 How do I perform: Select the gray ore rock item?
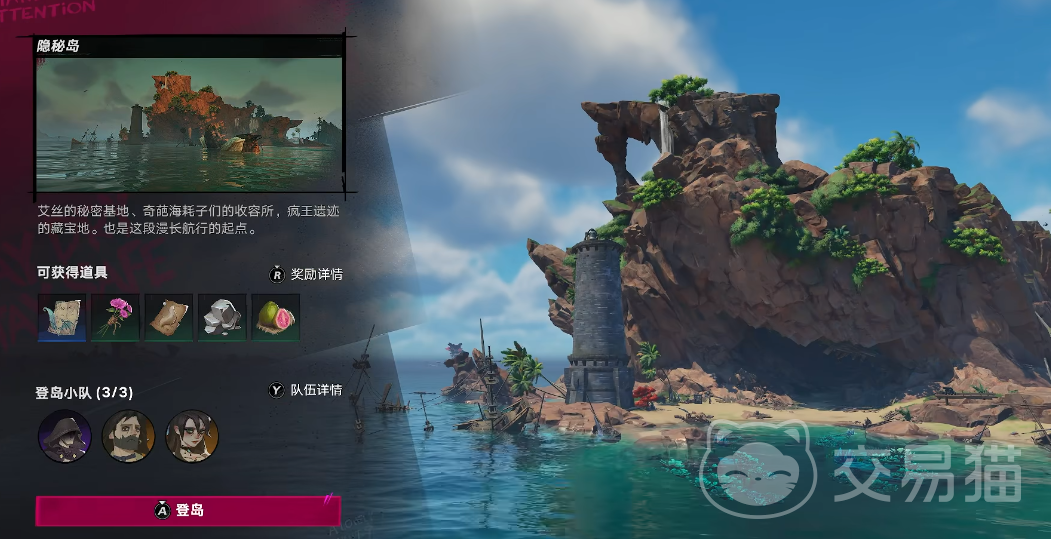point(222,318)
